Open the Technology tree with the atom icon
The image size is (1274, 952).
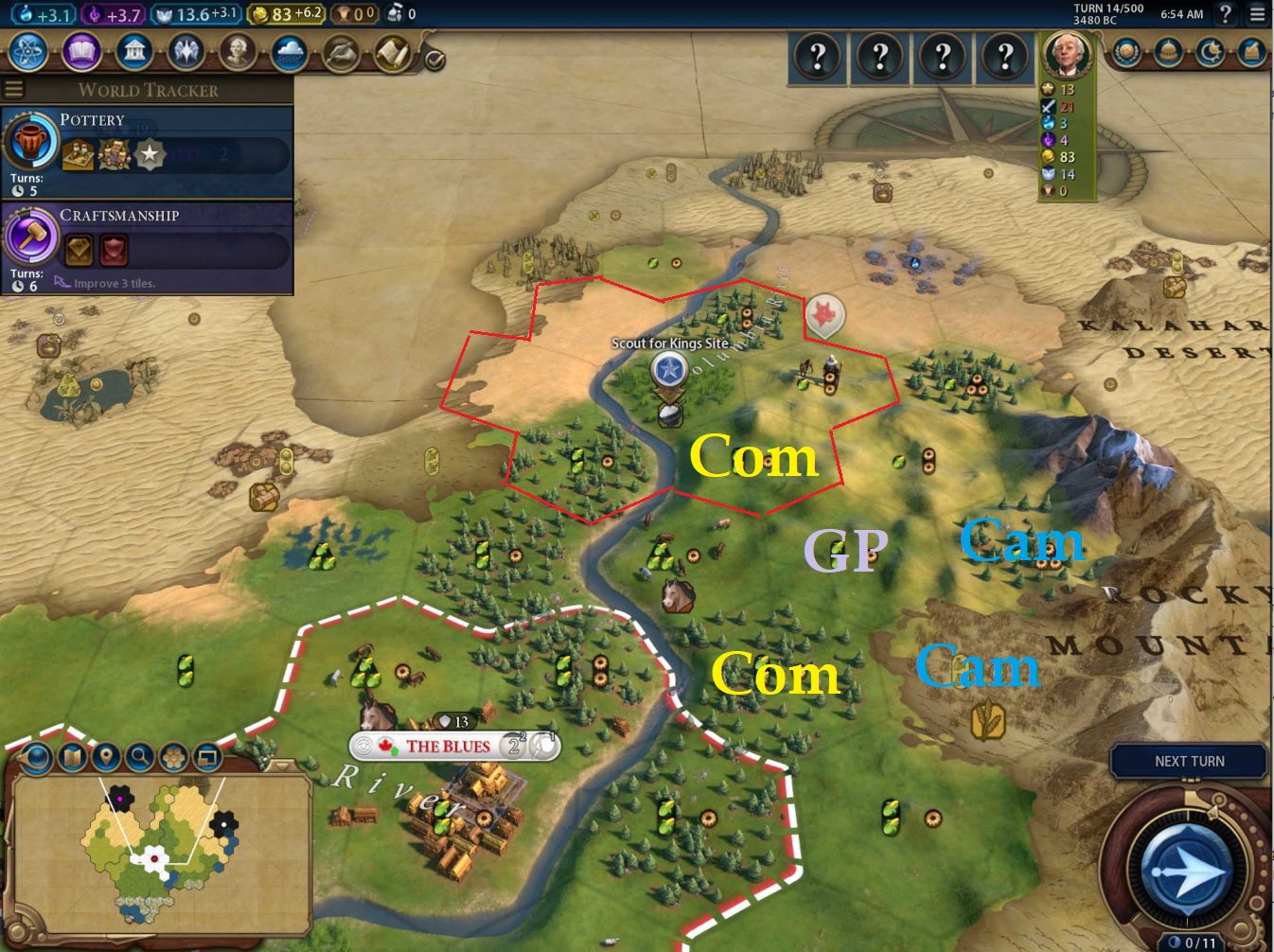tap(28, 52)
